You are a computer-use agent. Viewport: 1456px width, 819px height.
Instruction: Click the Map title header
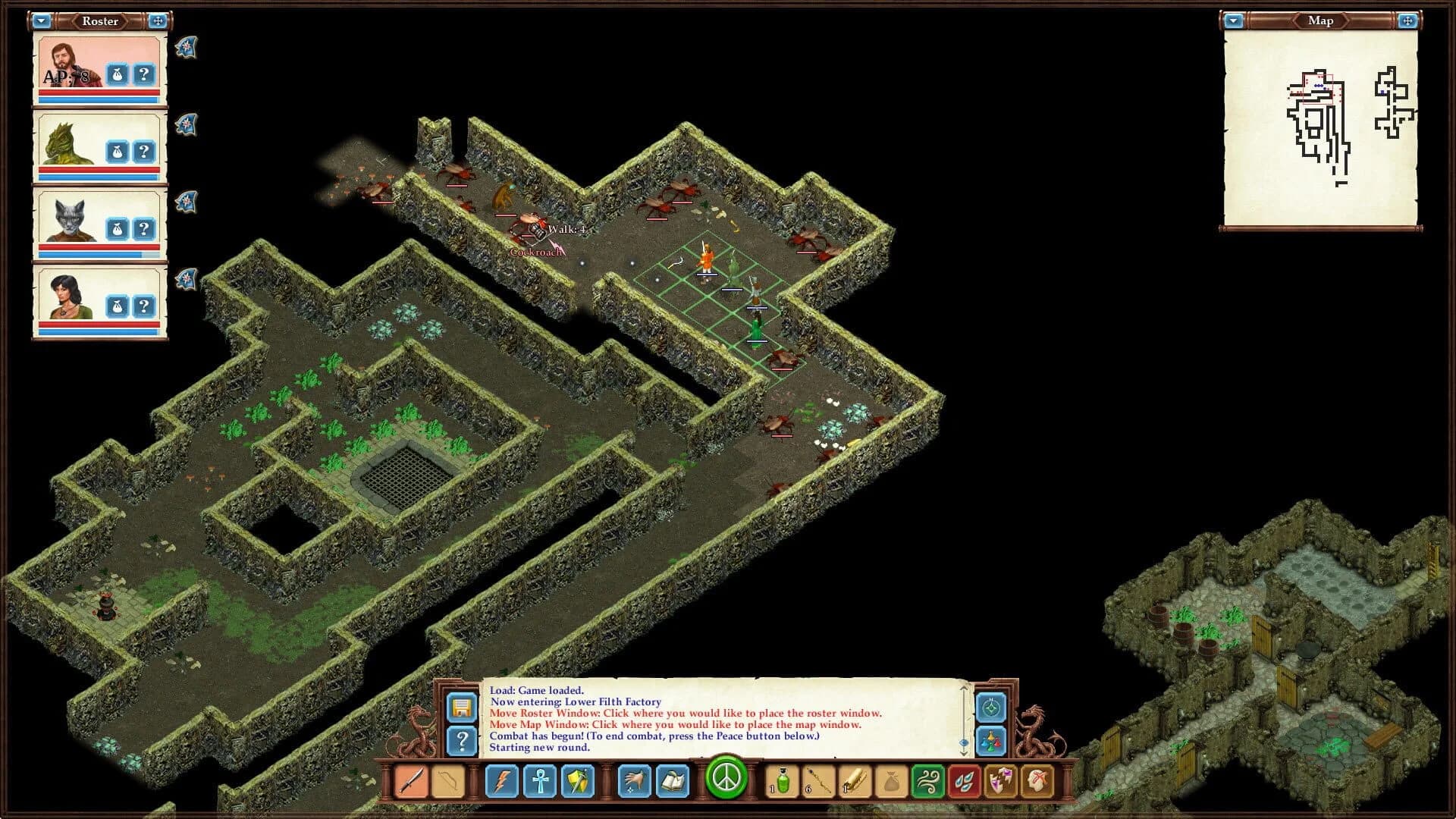[x=1320, y=20]
